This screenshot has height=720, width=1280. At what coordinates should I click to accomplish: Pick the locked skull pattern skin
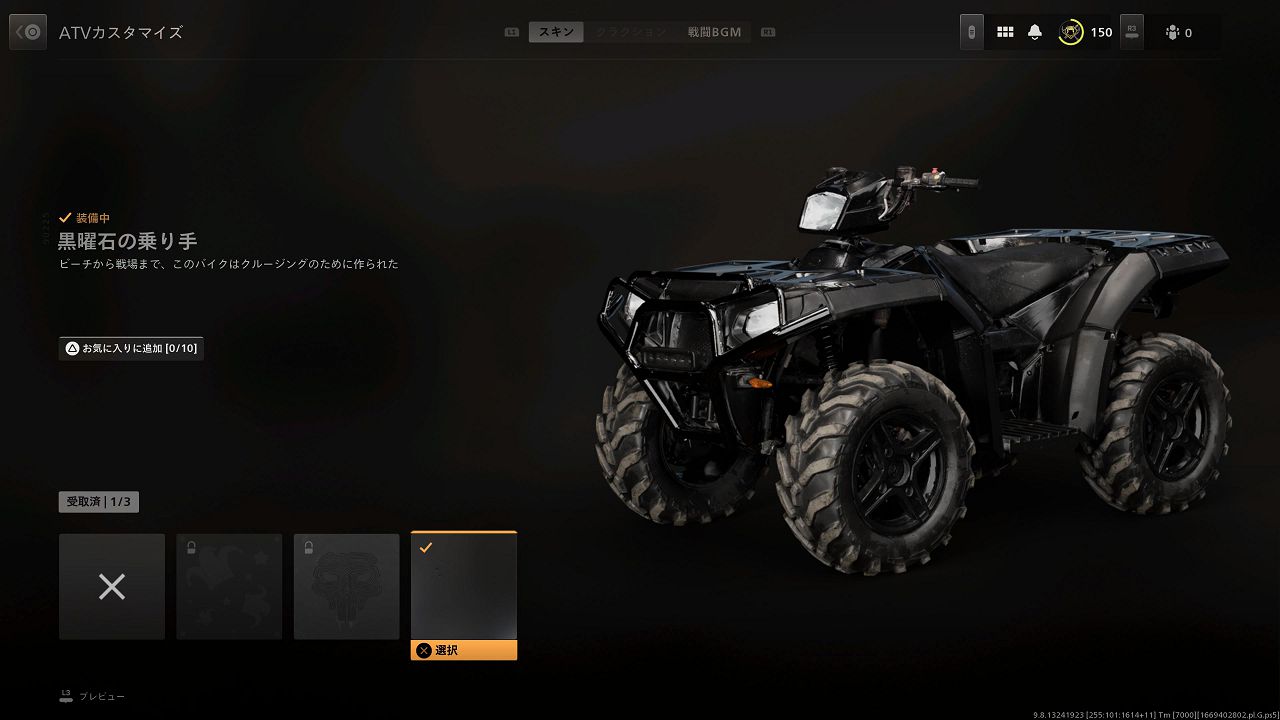tap(346, 587)
